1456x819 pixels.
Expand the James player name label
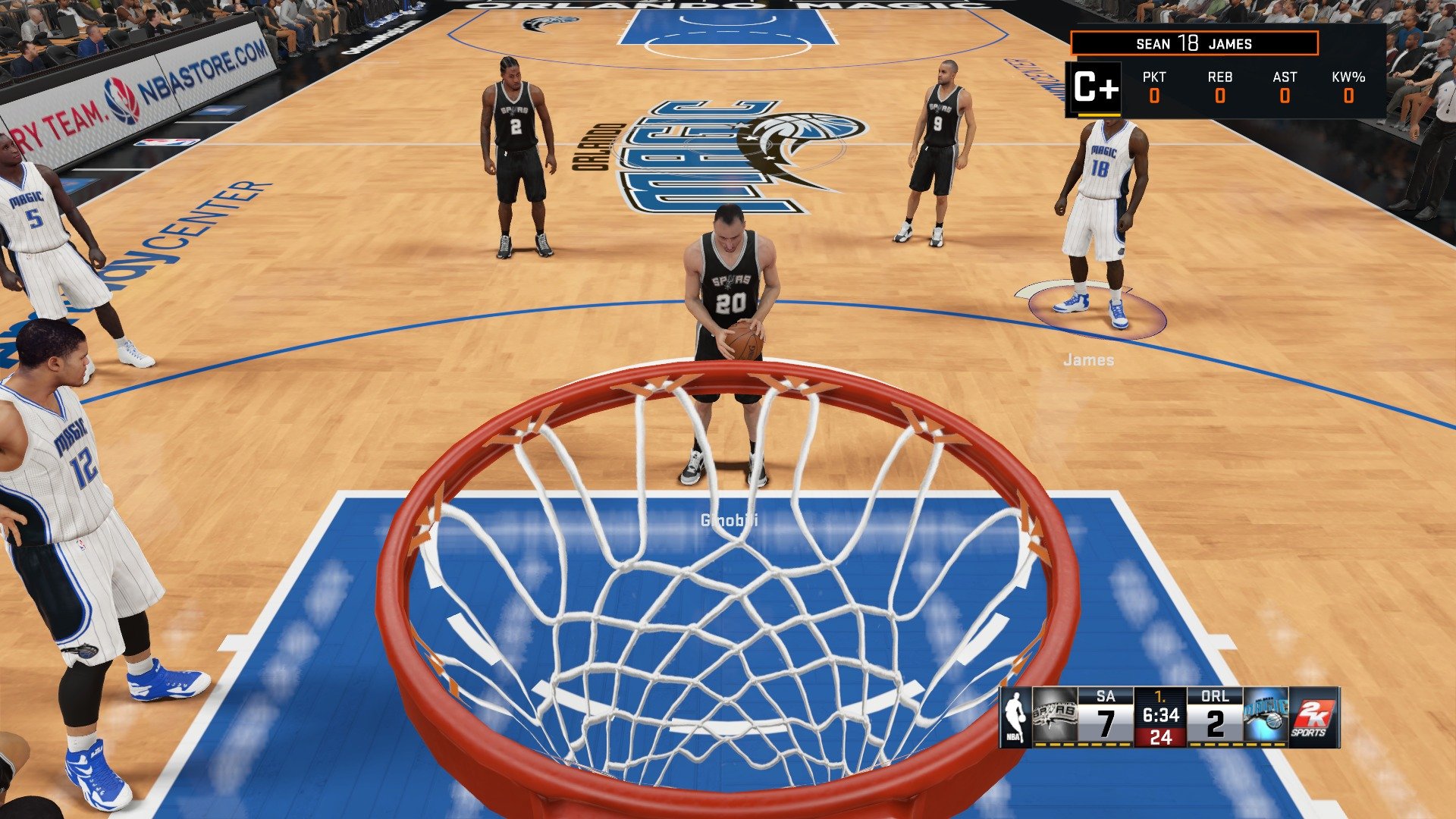pyautogui.click(x=1090, y=360)
